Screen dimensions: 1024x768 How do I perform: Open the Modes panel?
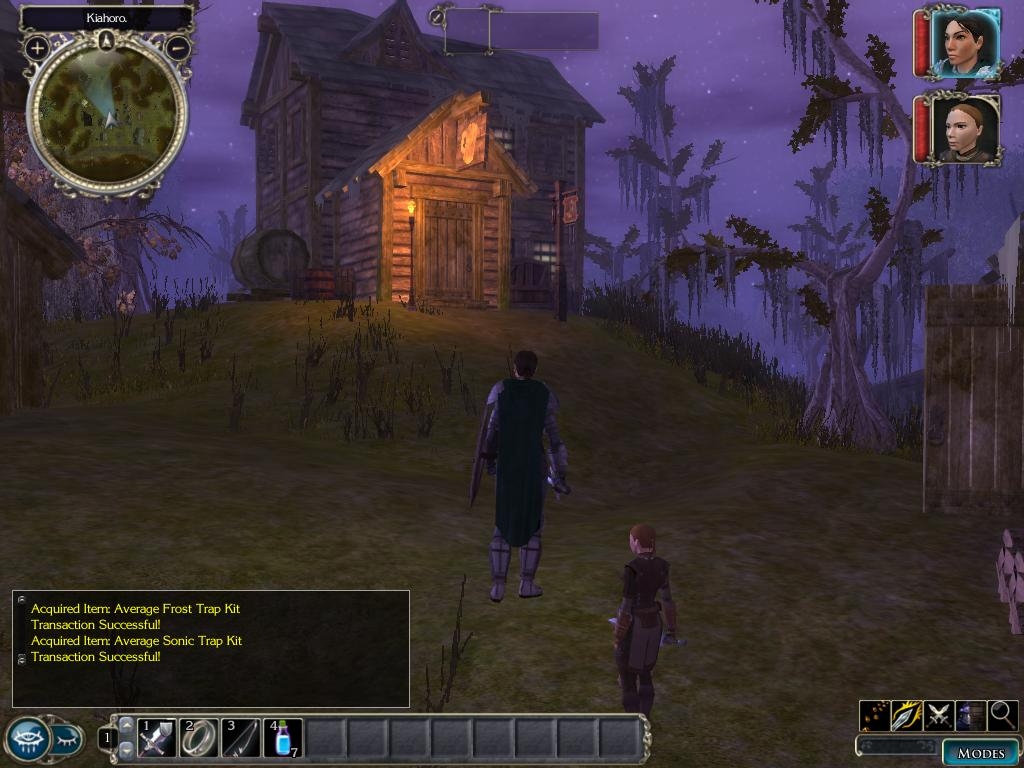980,753
